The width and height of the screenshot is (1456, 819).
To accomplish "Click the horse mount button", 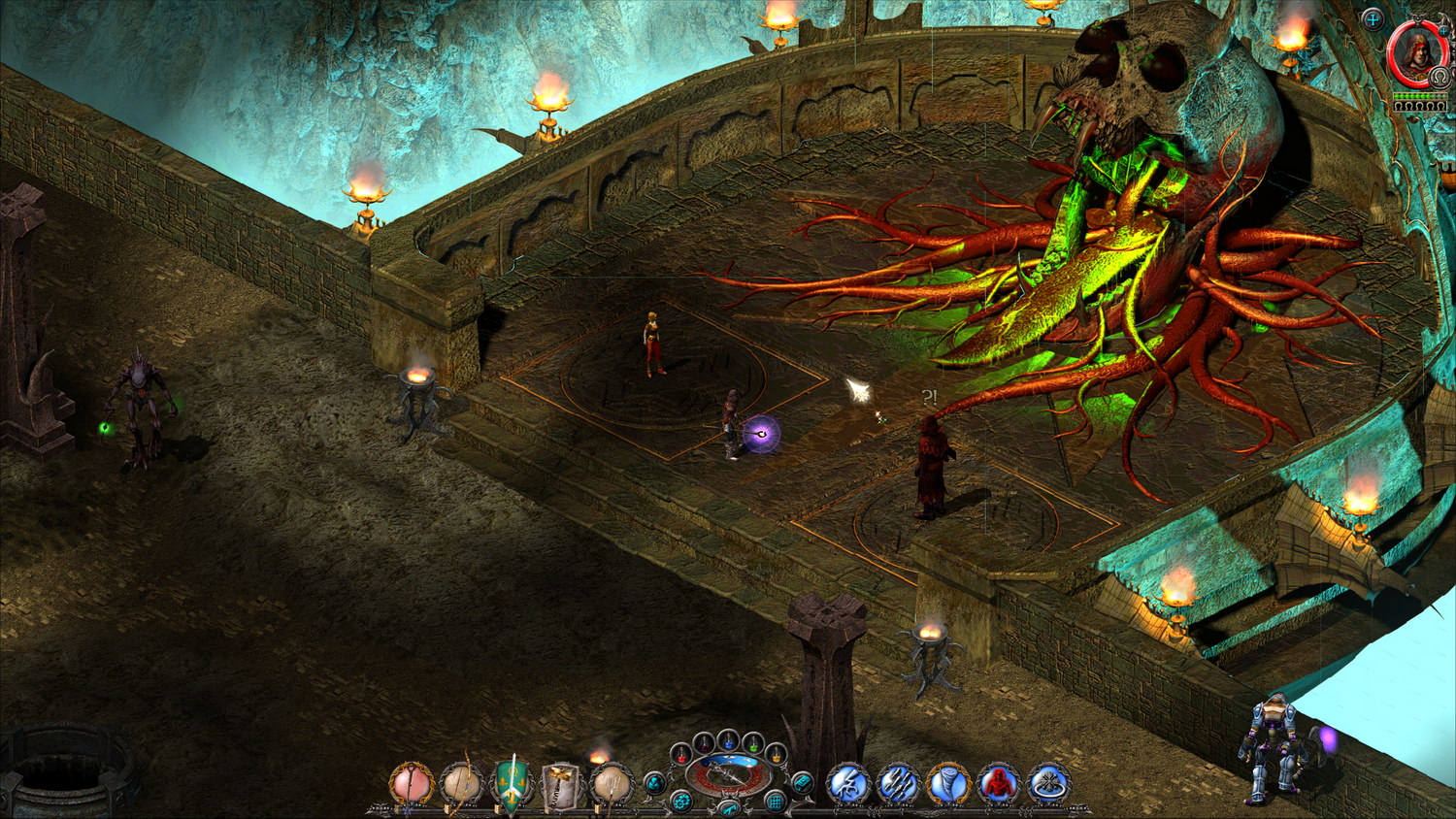I will [728, 807].
